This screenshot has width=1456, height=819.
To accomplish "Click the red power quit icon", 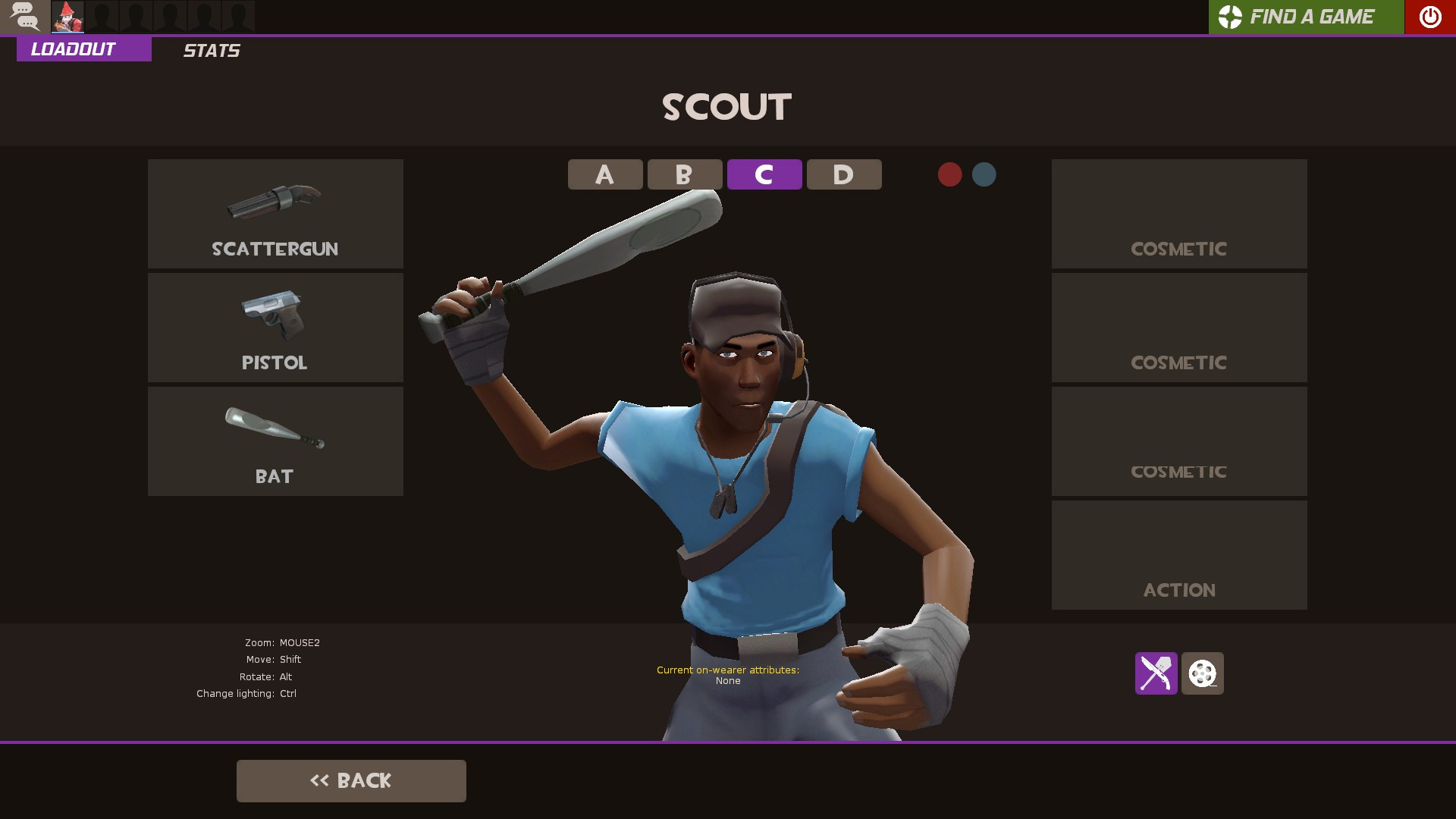I will (x=1429, y=17).
